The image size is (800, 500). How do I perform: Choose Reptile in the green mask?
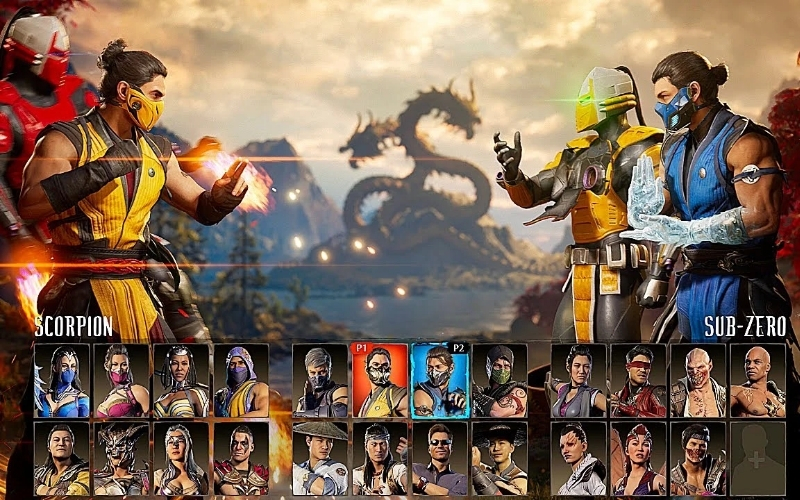499,381
